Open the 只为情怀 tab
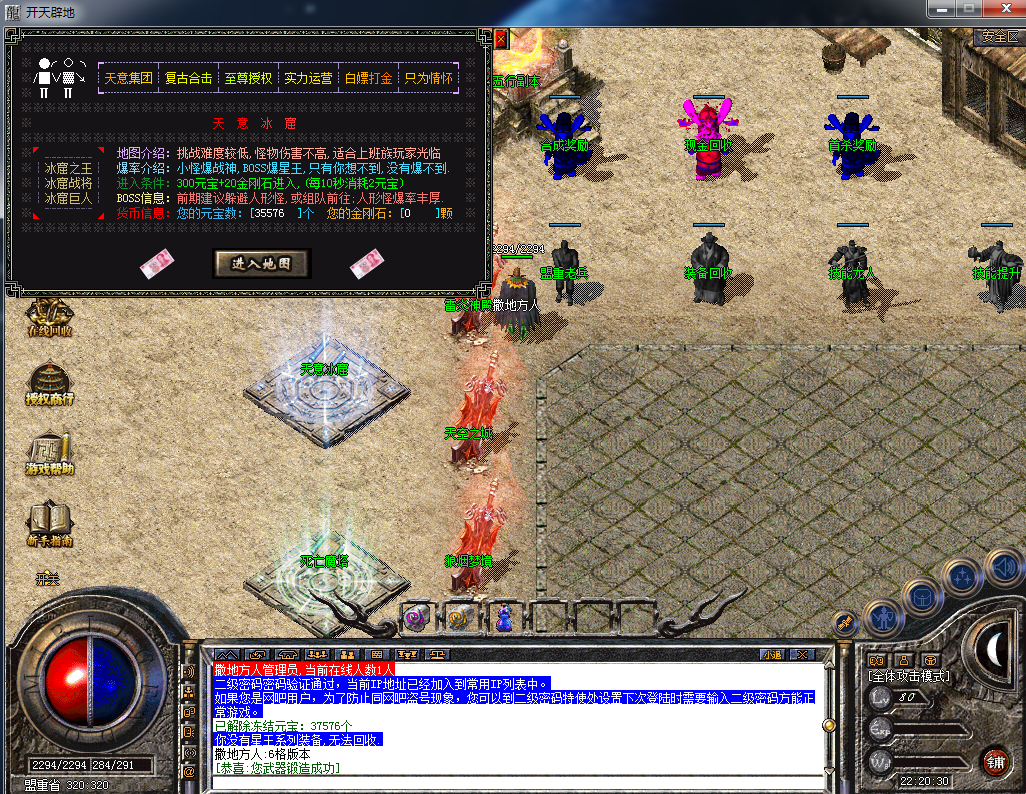The width and height of the screenshot is (1026, 794). 428,78
